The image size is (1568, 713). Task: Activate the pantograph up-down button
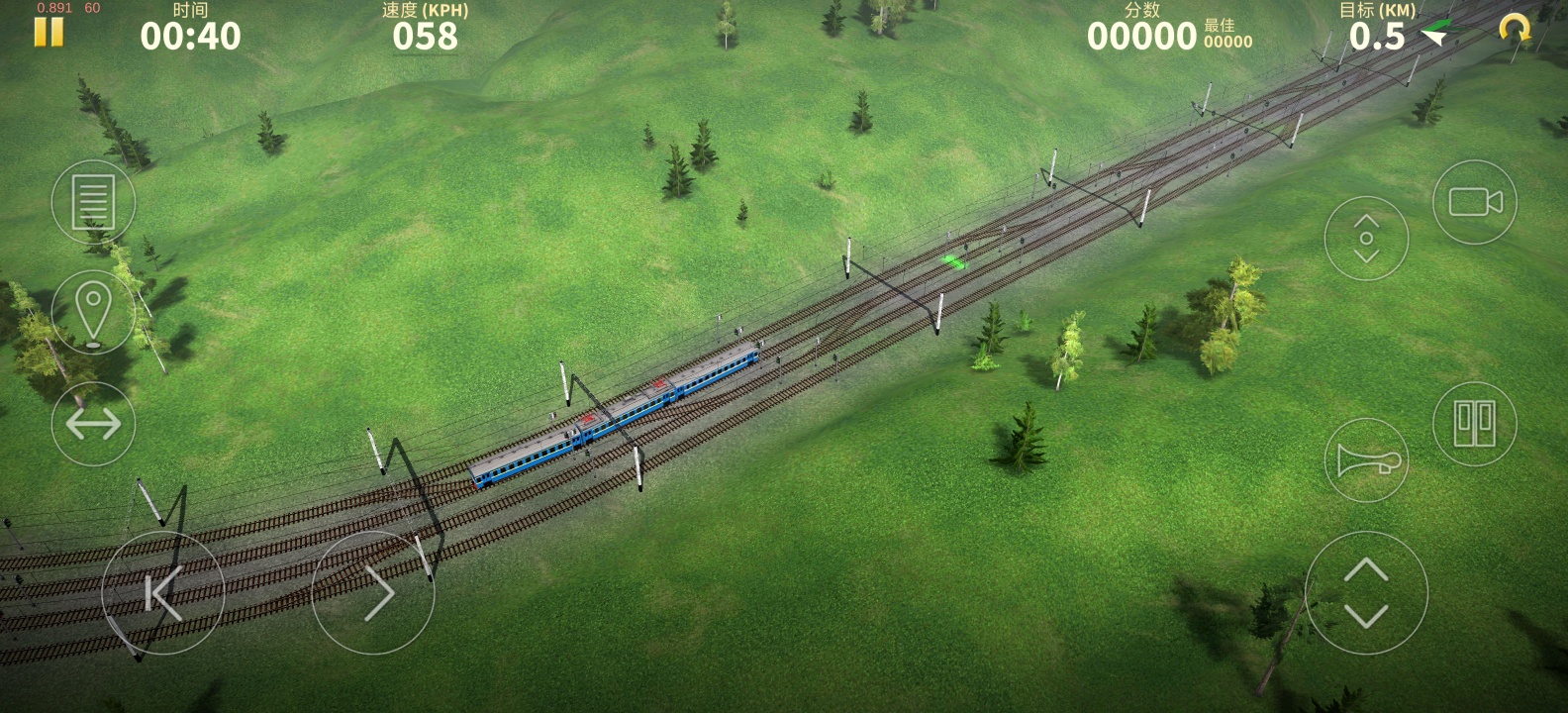[1366, 239]
